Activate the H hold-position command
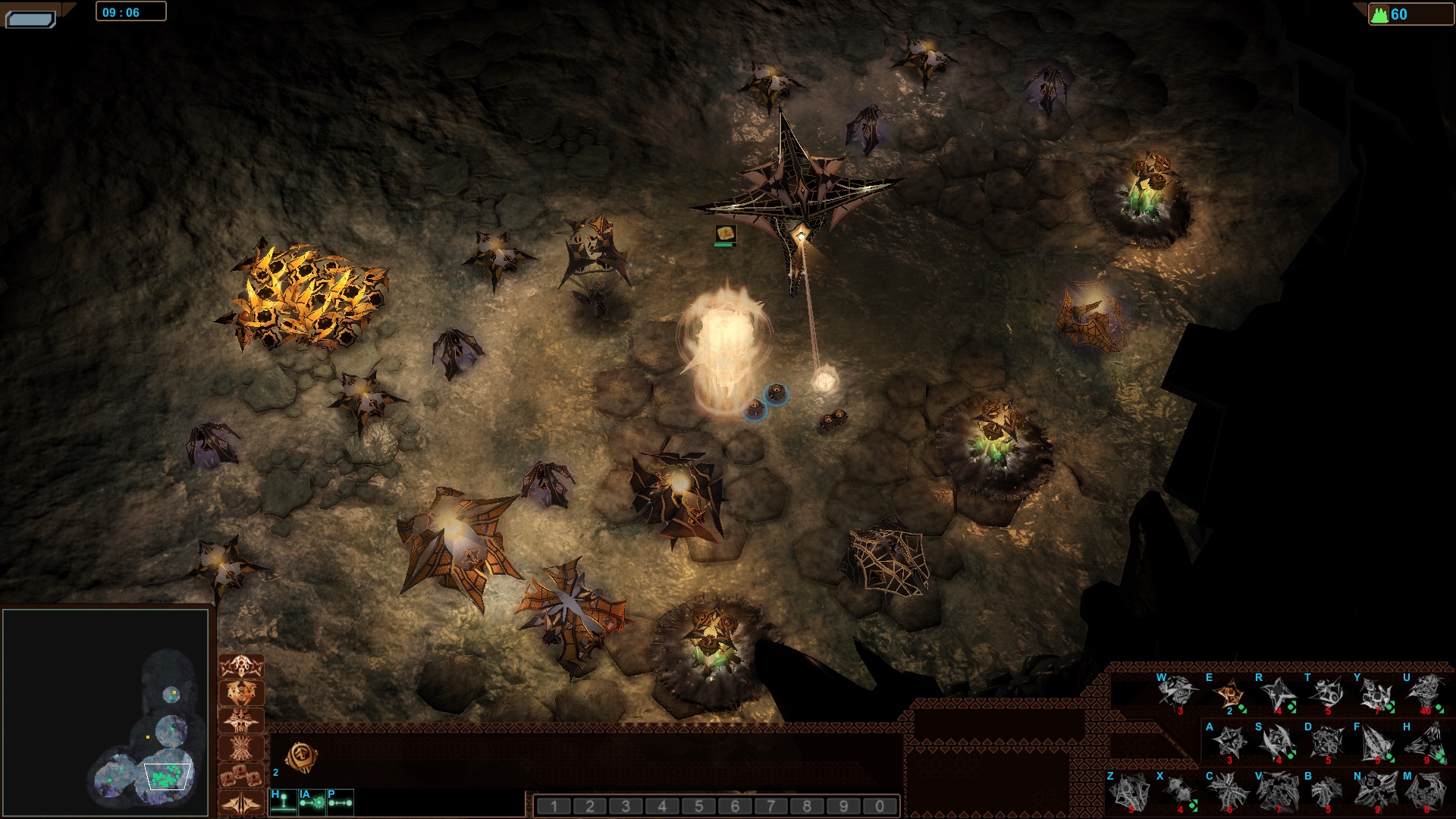 coord(283,802)
